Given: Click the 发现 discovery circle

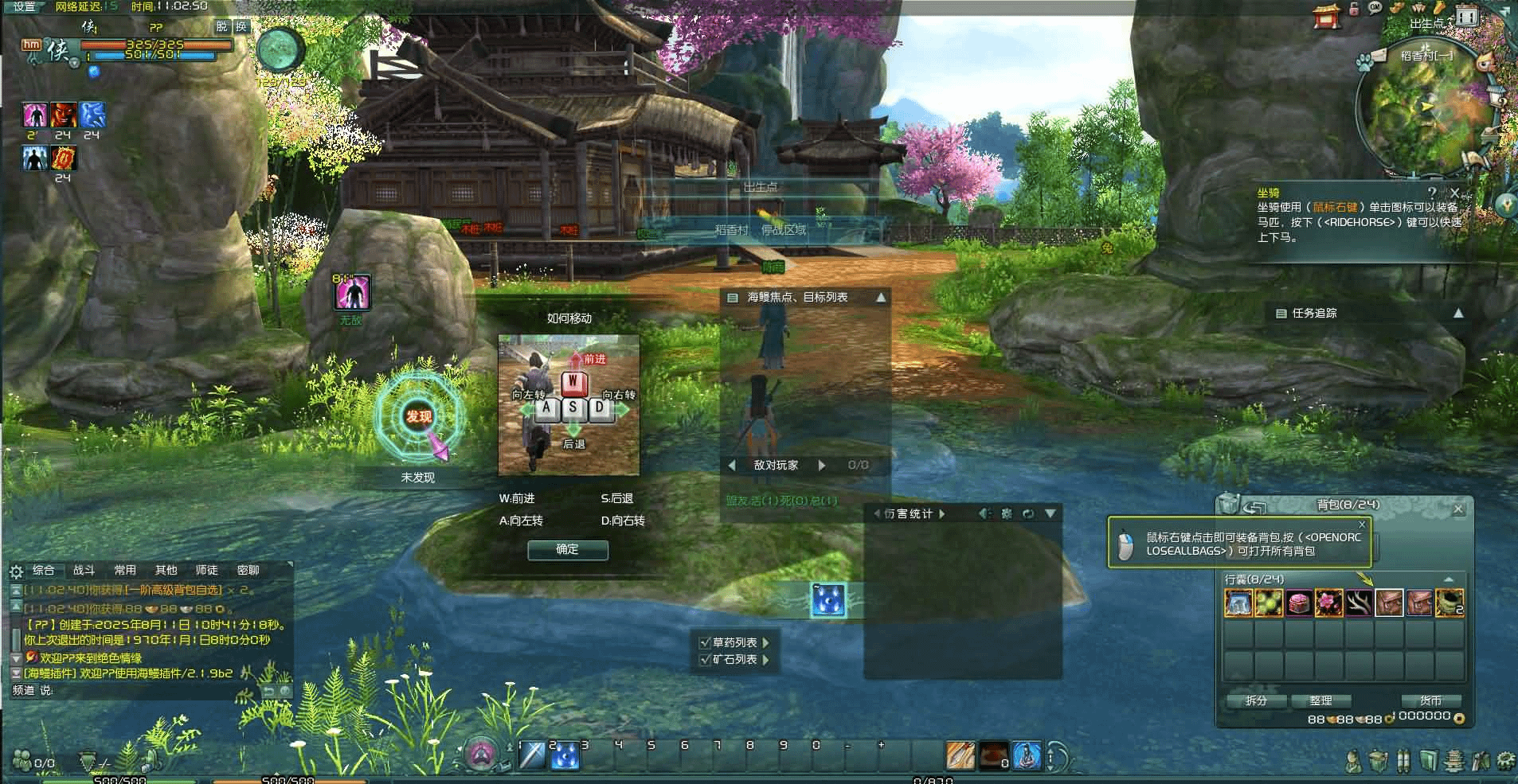Looking at the screenshot, I should [x=419, y=416].
